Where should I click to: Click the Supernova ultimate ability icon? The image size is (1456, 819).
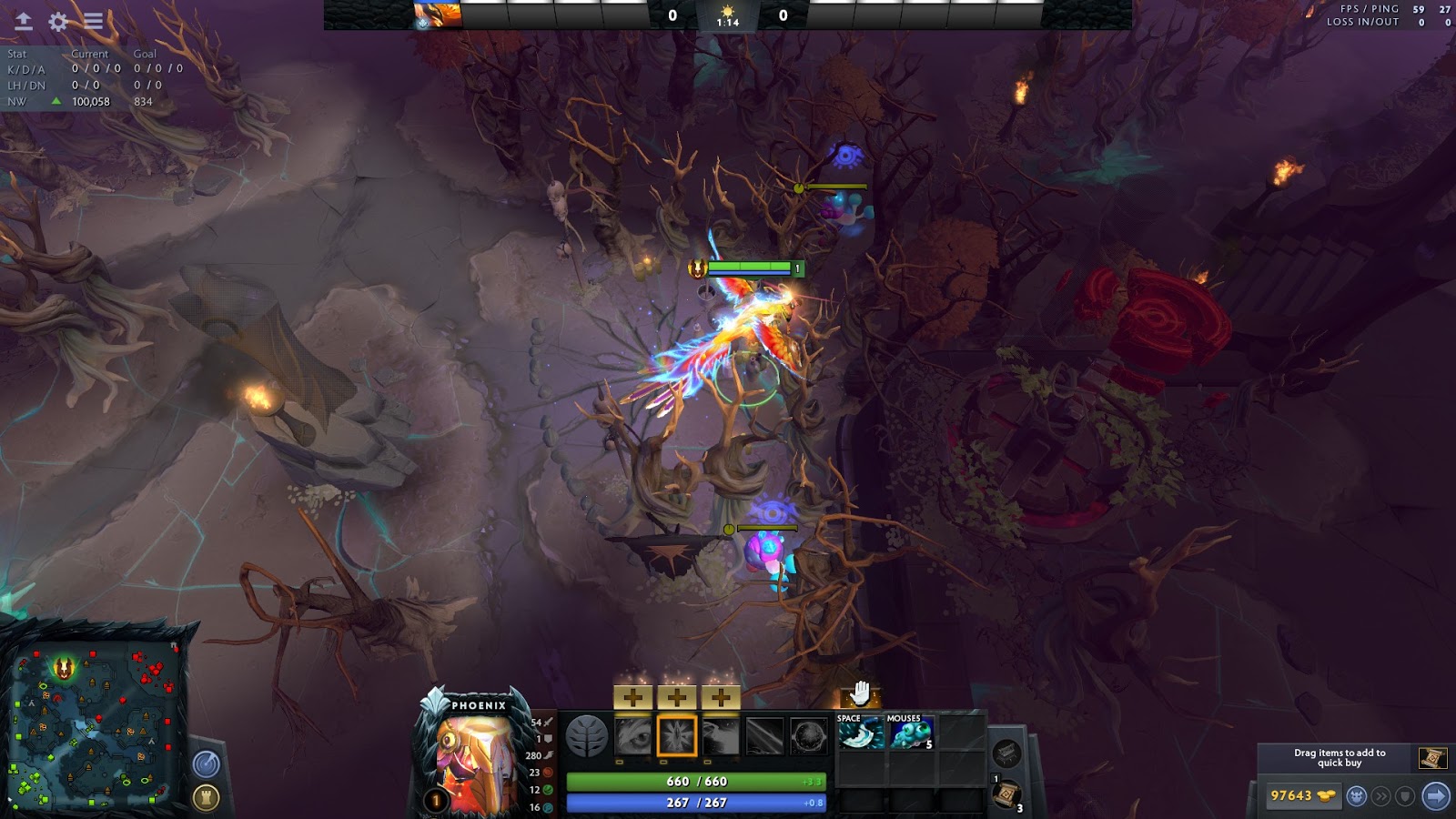808,736
